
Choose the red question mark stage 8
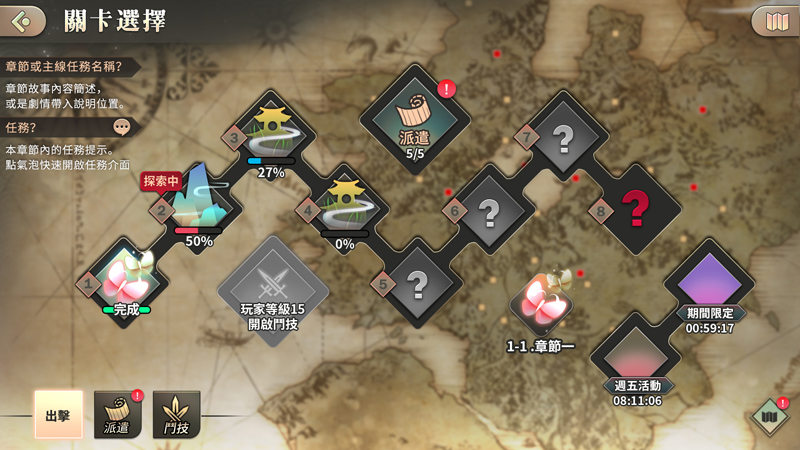[x=635, y=209]
